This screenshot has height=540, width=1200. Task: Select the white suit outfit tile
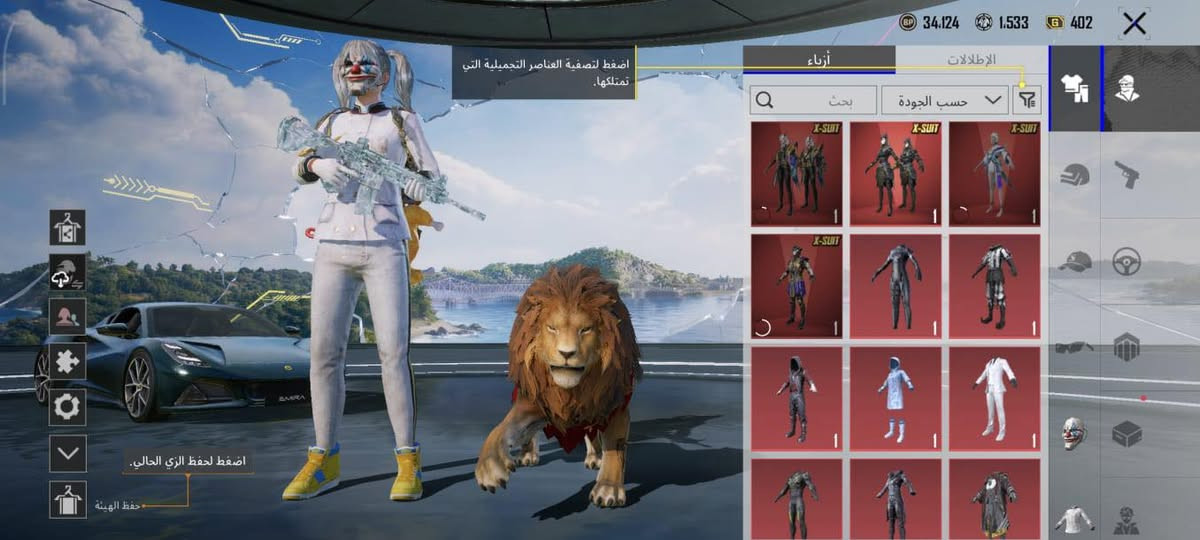(995, 397)
